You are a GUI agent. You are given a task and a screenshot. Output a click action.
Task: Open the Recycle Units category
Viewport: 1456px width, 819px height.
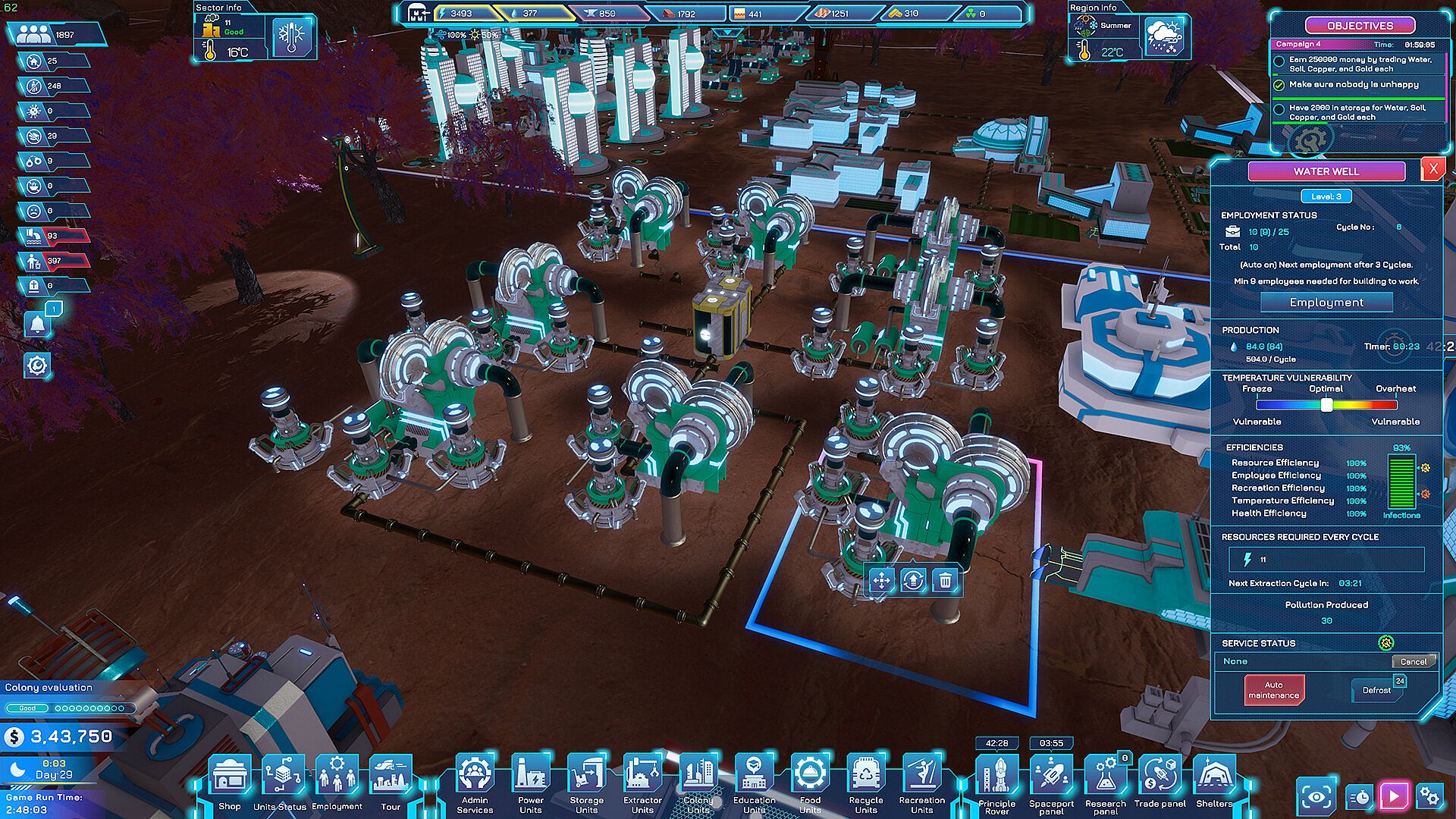866,780
